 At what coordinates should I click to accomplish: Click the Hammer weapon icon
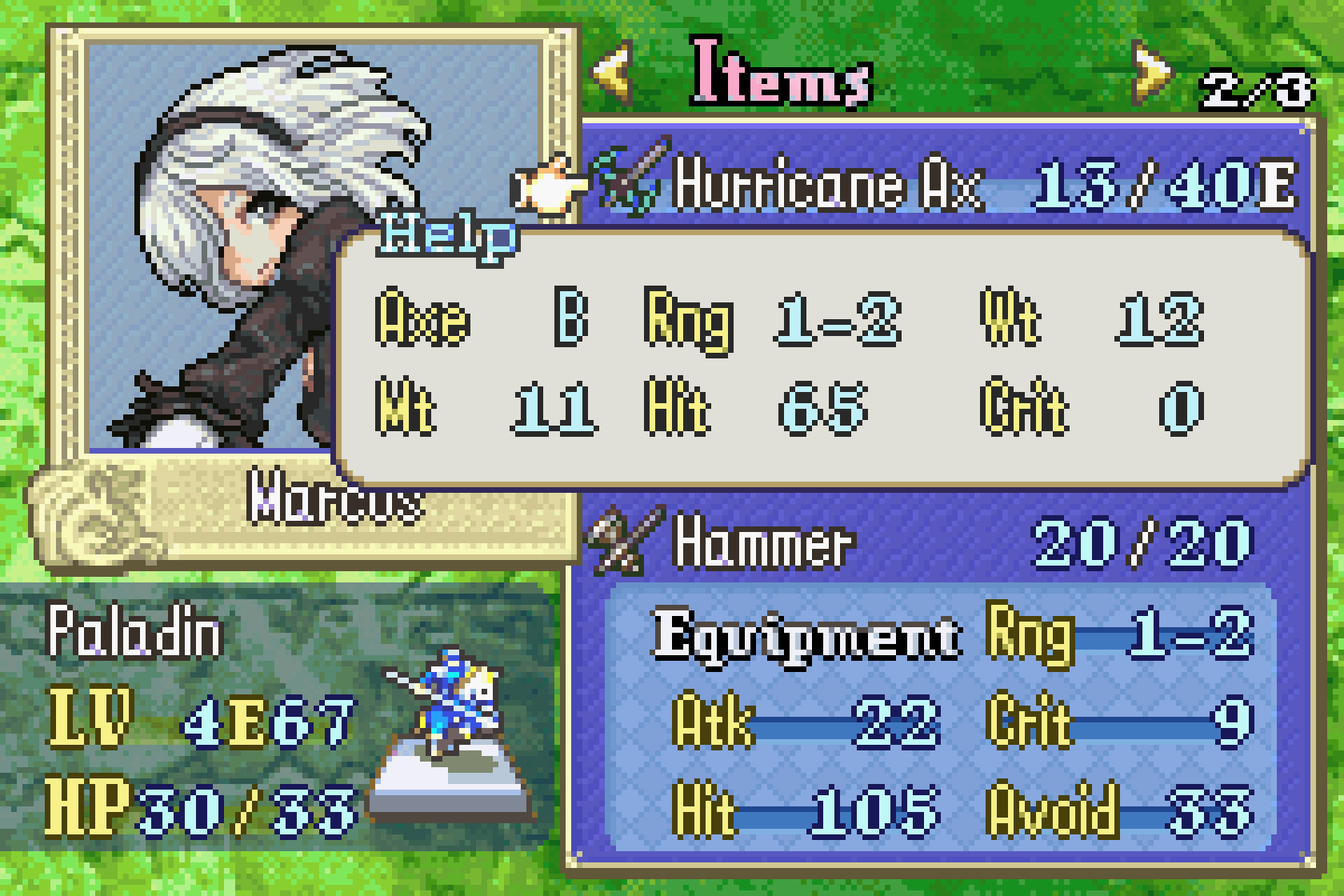[x=626, y=541]
